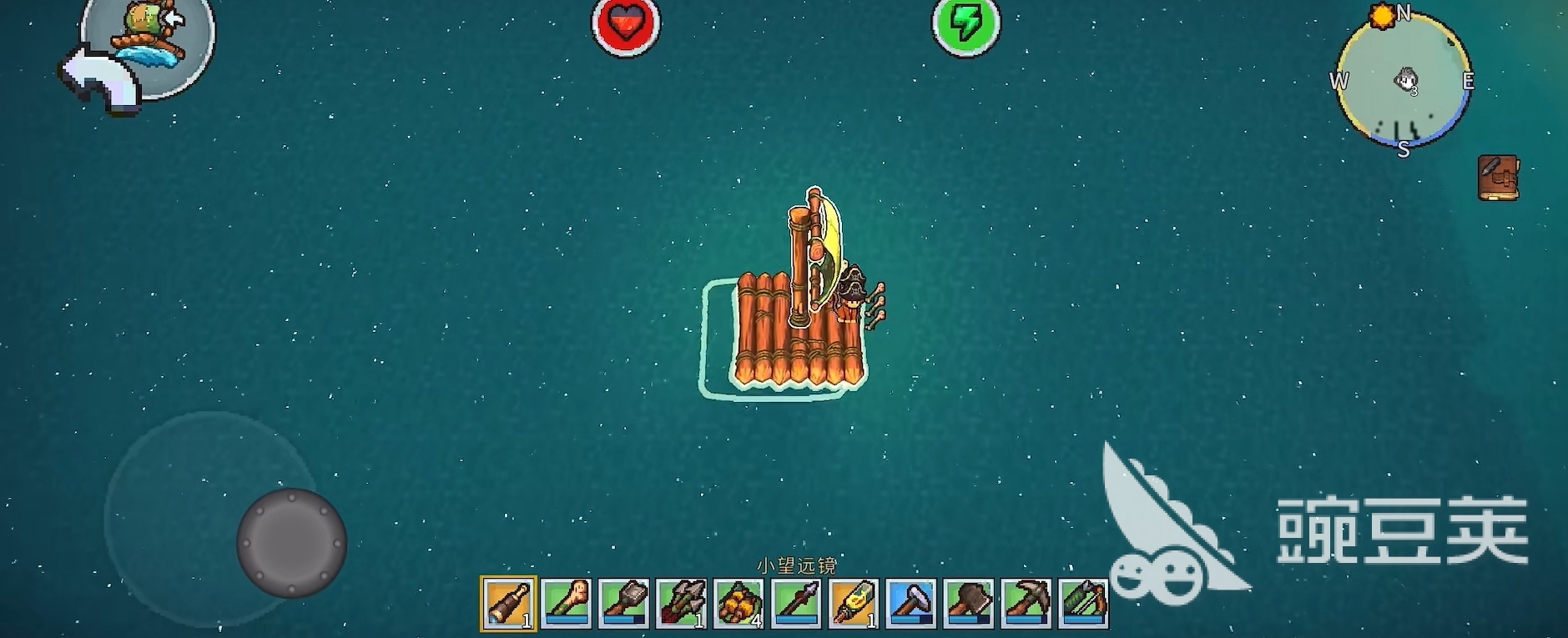1568x638 pixels.
Task: Equip the spear in the hotbar
Action: (x=797, y=603)
